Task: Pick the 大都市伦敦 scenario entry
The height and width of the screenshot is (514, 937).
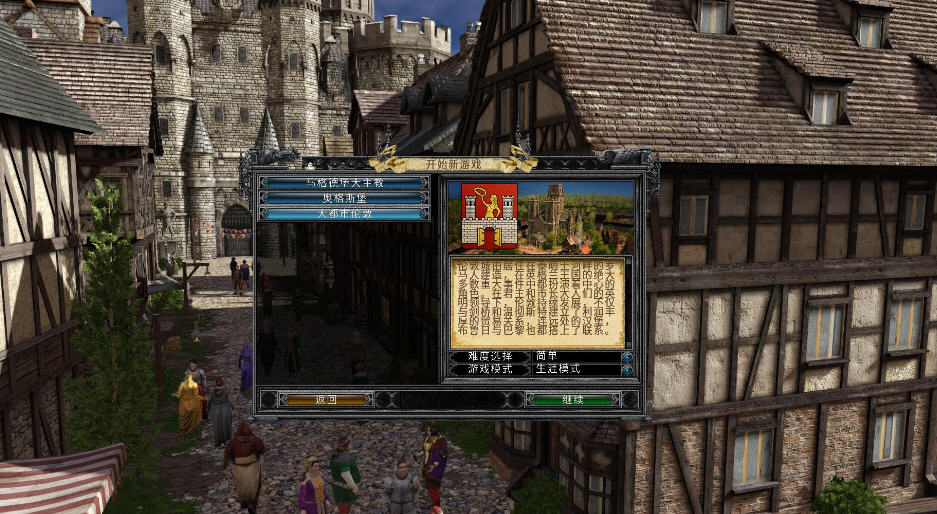Action: click(x=345, y=213)
